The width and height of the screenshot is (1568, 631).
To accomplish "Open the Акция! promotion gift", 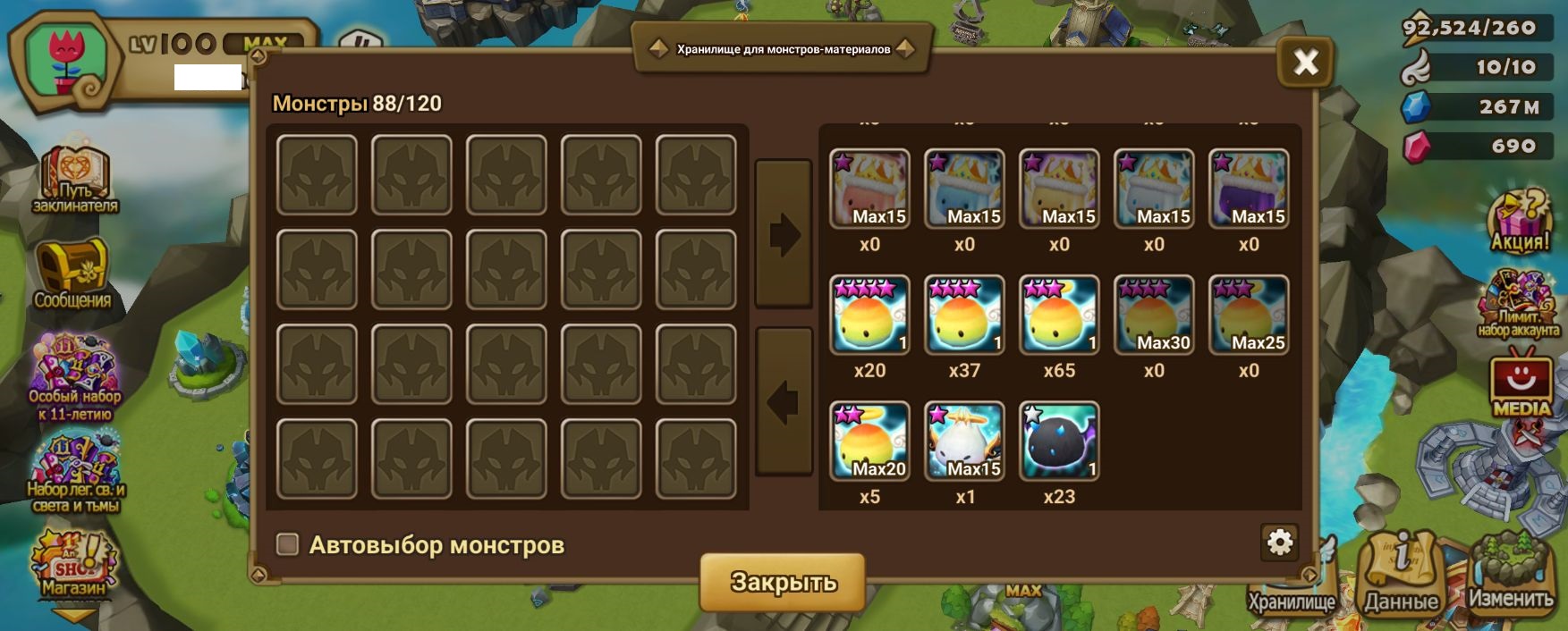I will pyautogui.click(x=1519, y=219).
